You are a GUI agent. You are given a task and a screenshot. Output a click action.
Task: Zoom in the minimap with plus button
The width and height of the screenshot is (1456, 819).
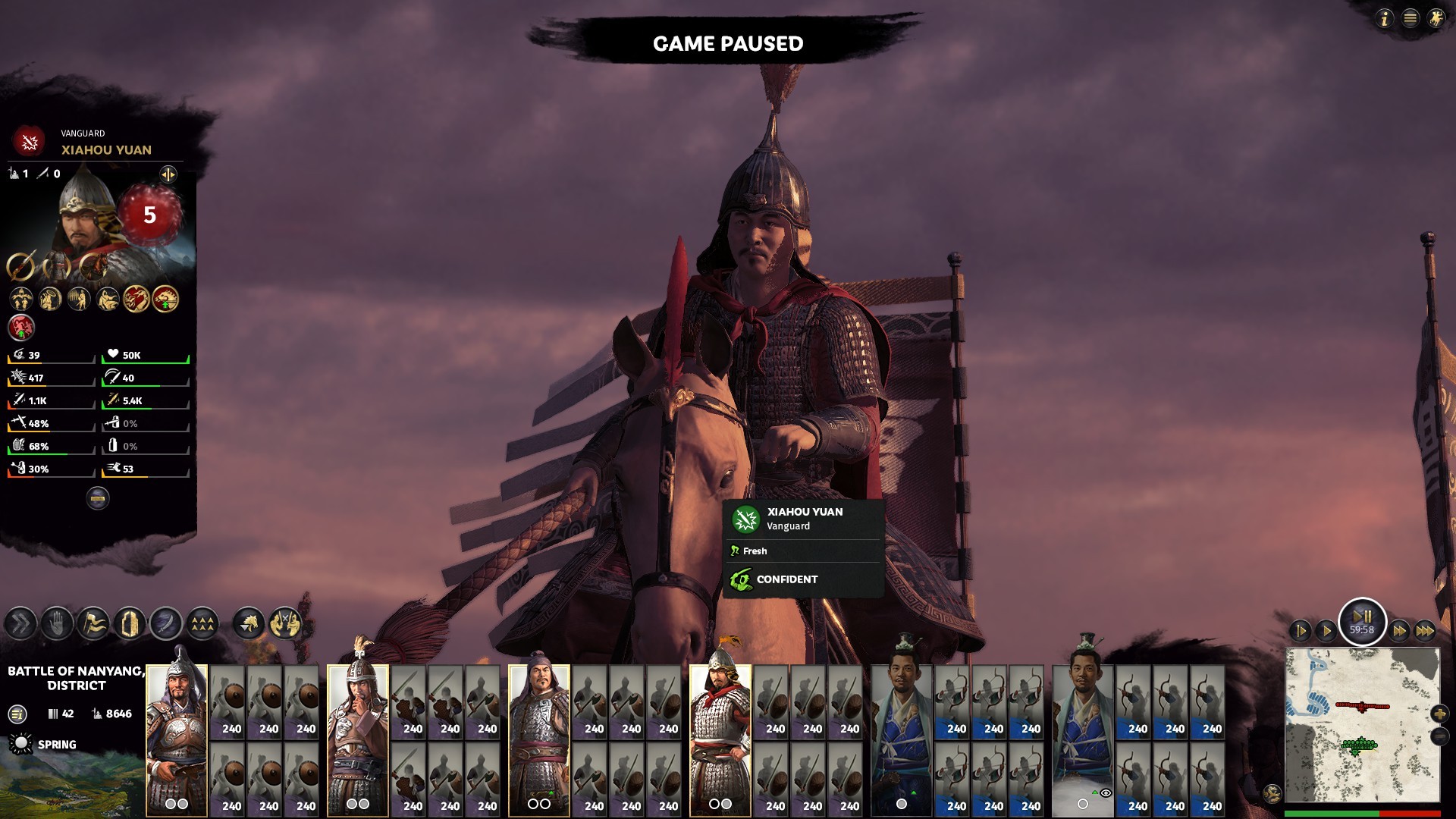tap(1439, 714)
